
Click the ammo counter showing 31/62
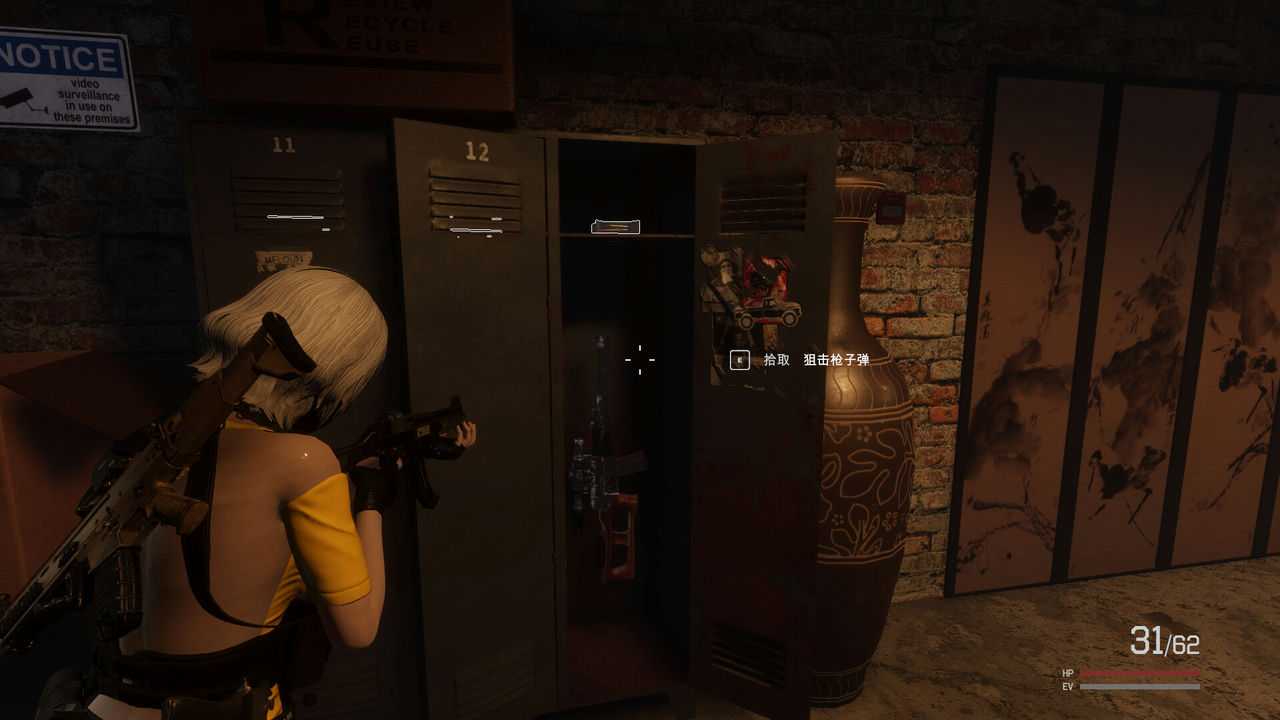[x=1163, y=640]
